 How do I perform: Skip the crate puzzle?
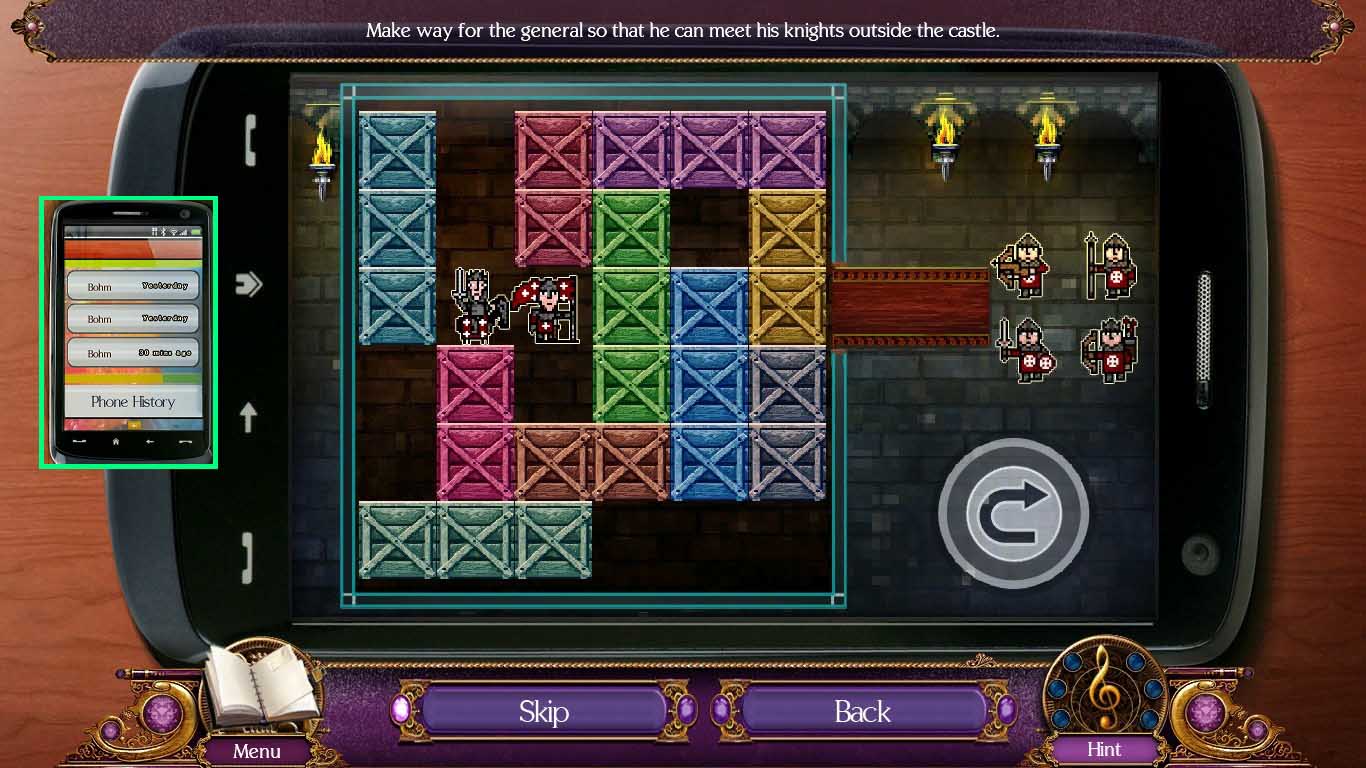543,711
